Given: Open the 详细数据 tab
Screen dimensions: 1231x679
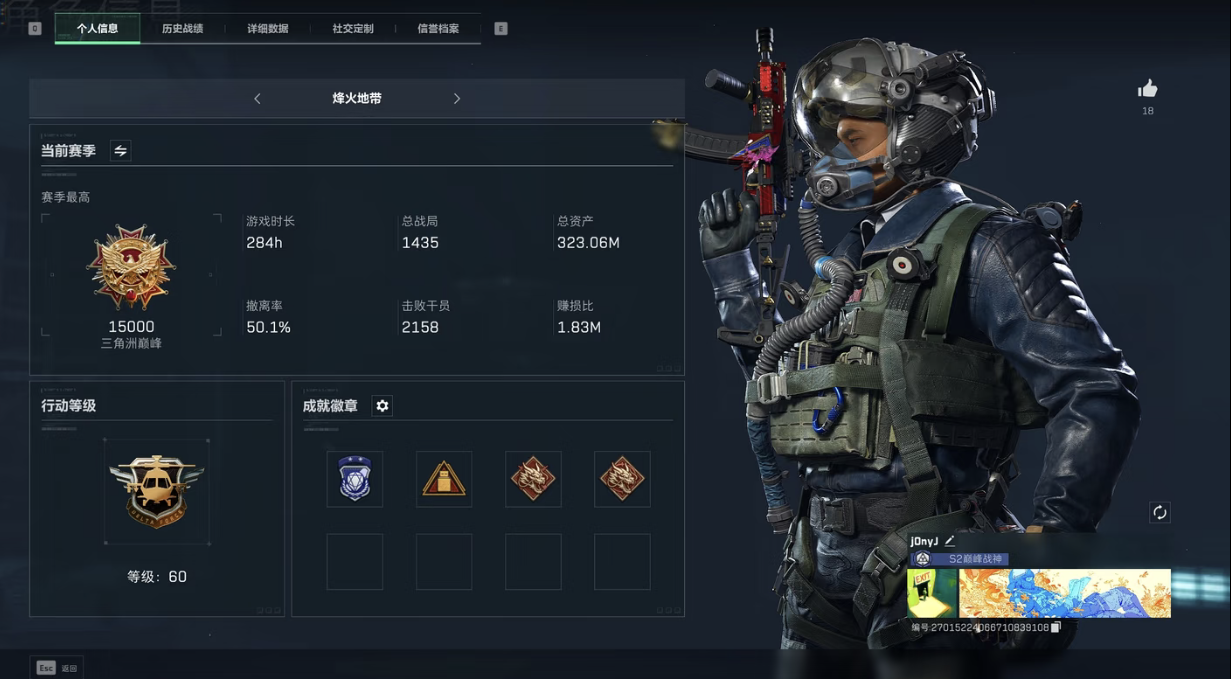Looking at the screenshot, I should pos(267,29).
